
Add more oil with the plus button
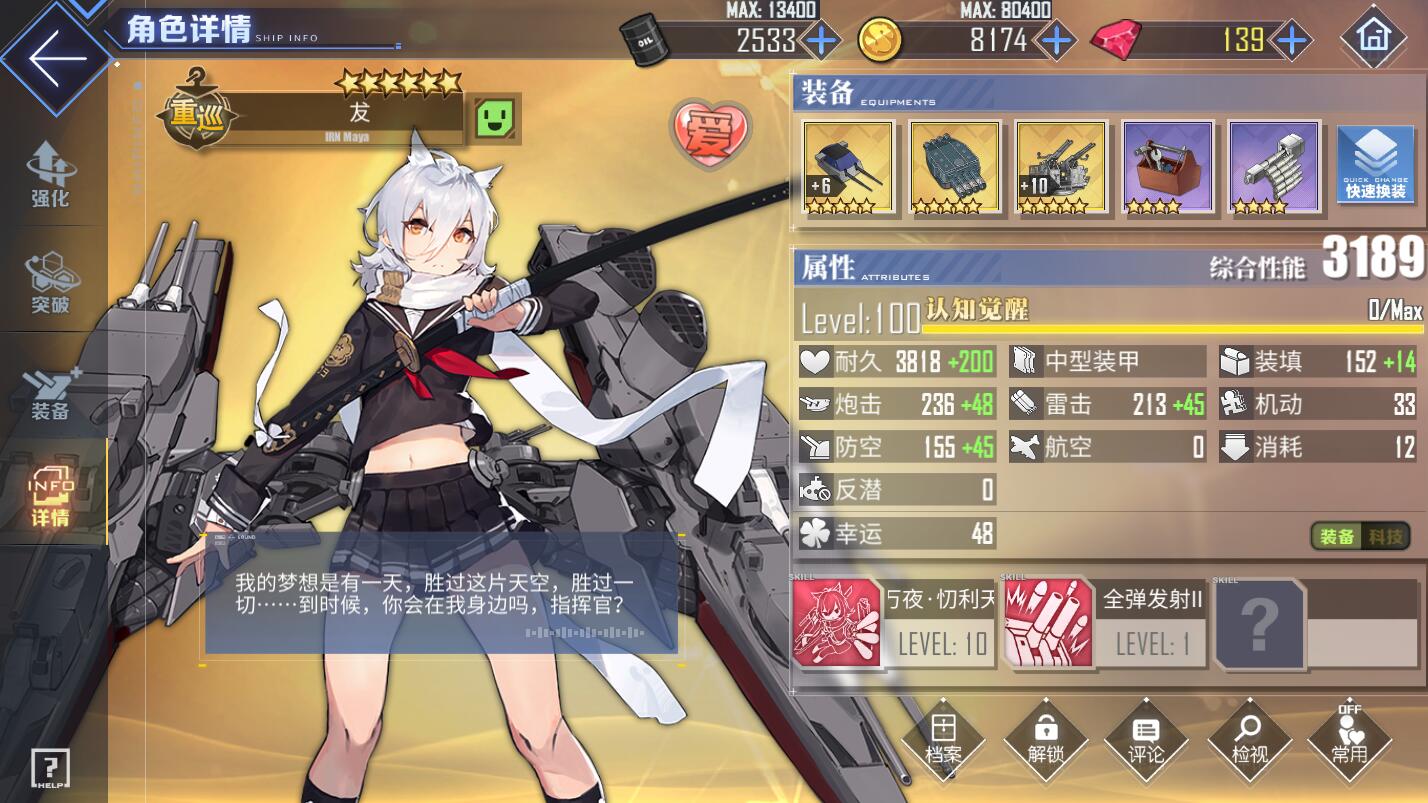[821, 41]
